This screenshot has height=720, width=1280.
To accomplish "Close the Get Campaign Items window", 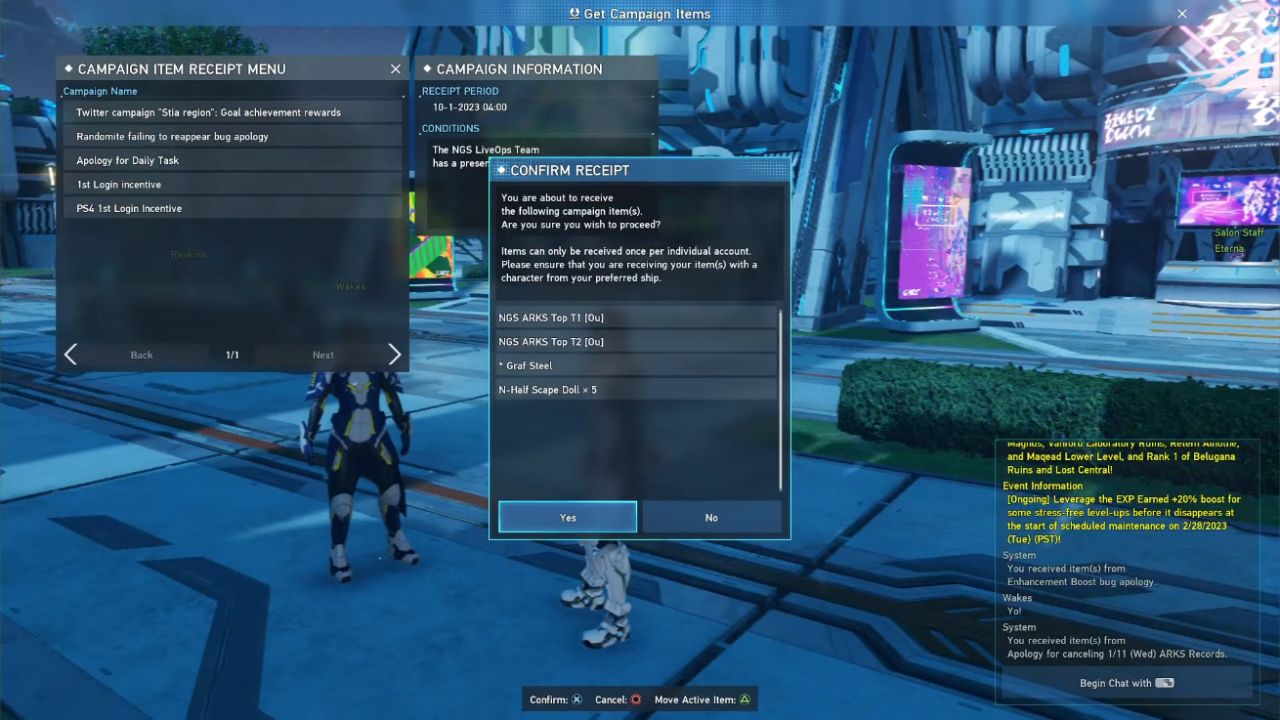I will tap(1182, 14).
